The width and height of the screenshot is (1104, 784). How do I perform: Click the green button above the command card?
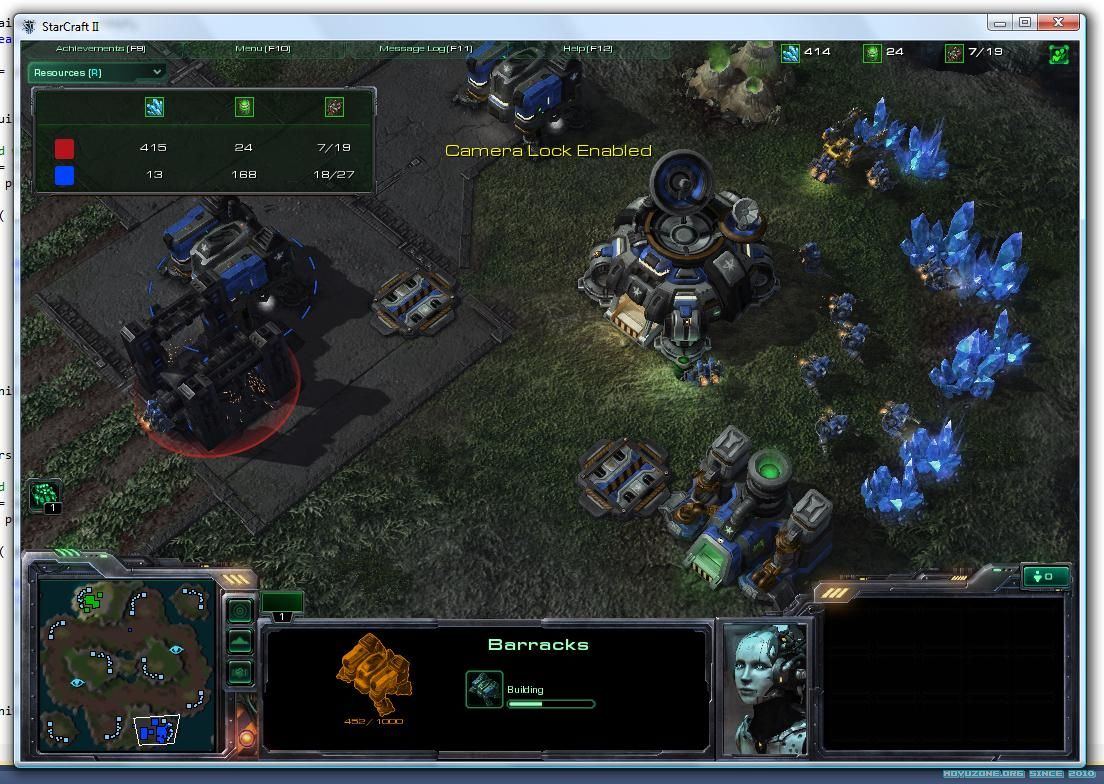click(1046, 576)
